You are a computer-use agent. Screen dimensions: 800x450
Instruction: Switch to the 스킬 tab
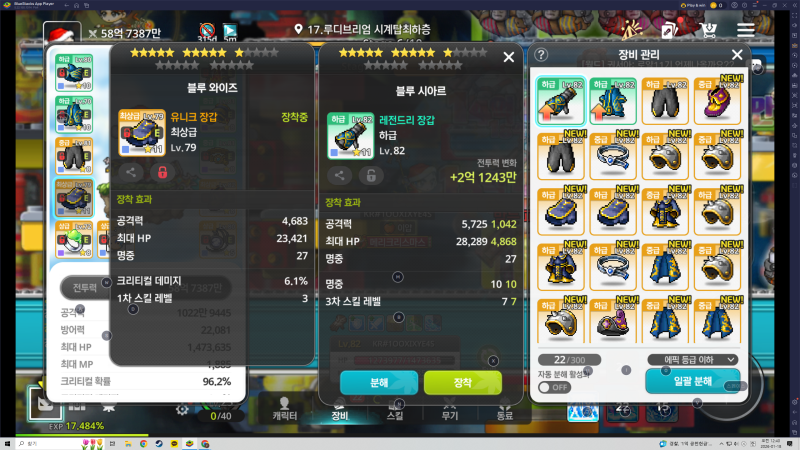[x=395, y=413]
